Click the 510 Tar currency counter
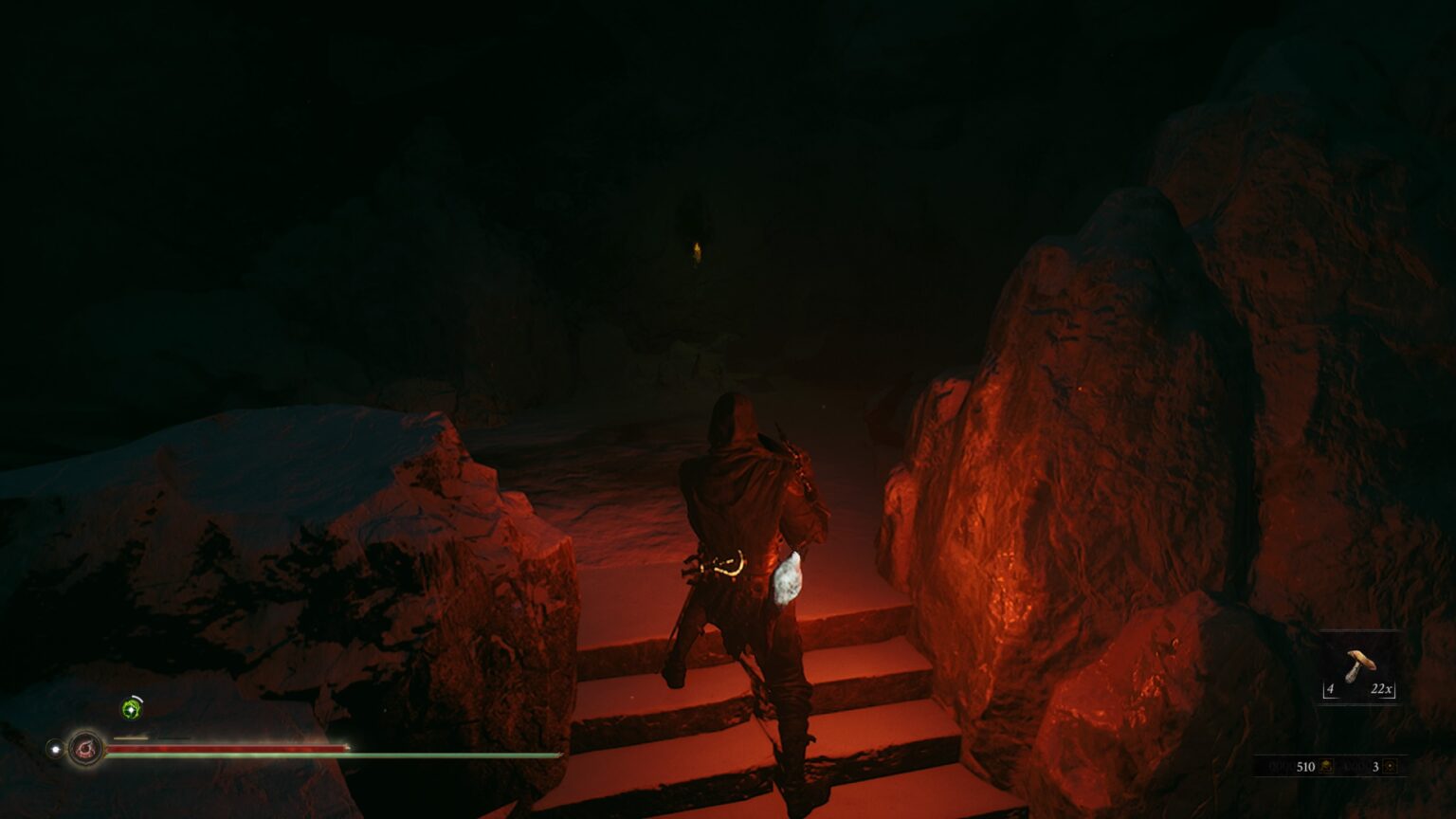 [x=1305, y=767]
